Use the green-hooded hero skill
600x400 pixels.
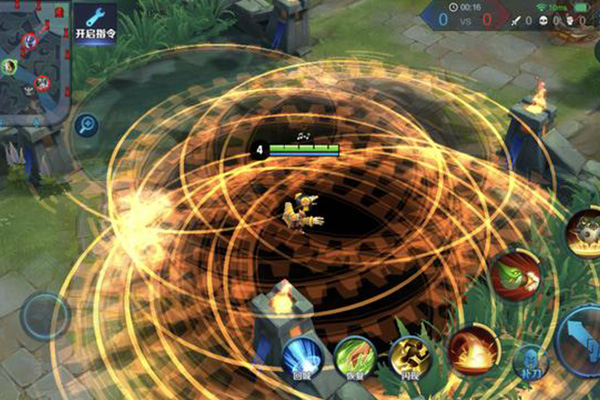[x=515, y=274]
